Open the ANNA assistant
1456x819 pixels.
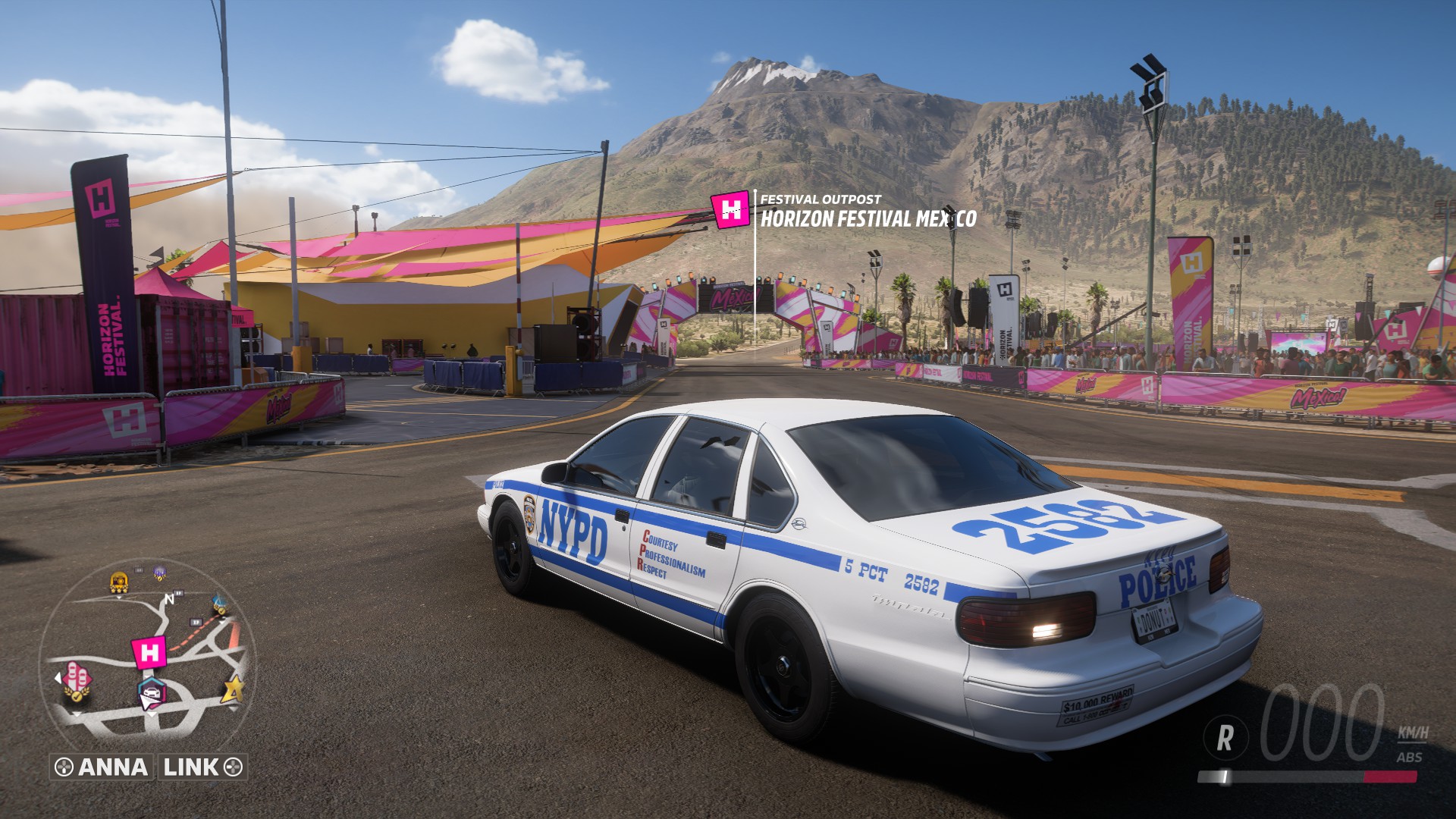pyautogui.click(x=102, y=767)
